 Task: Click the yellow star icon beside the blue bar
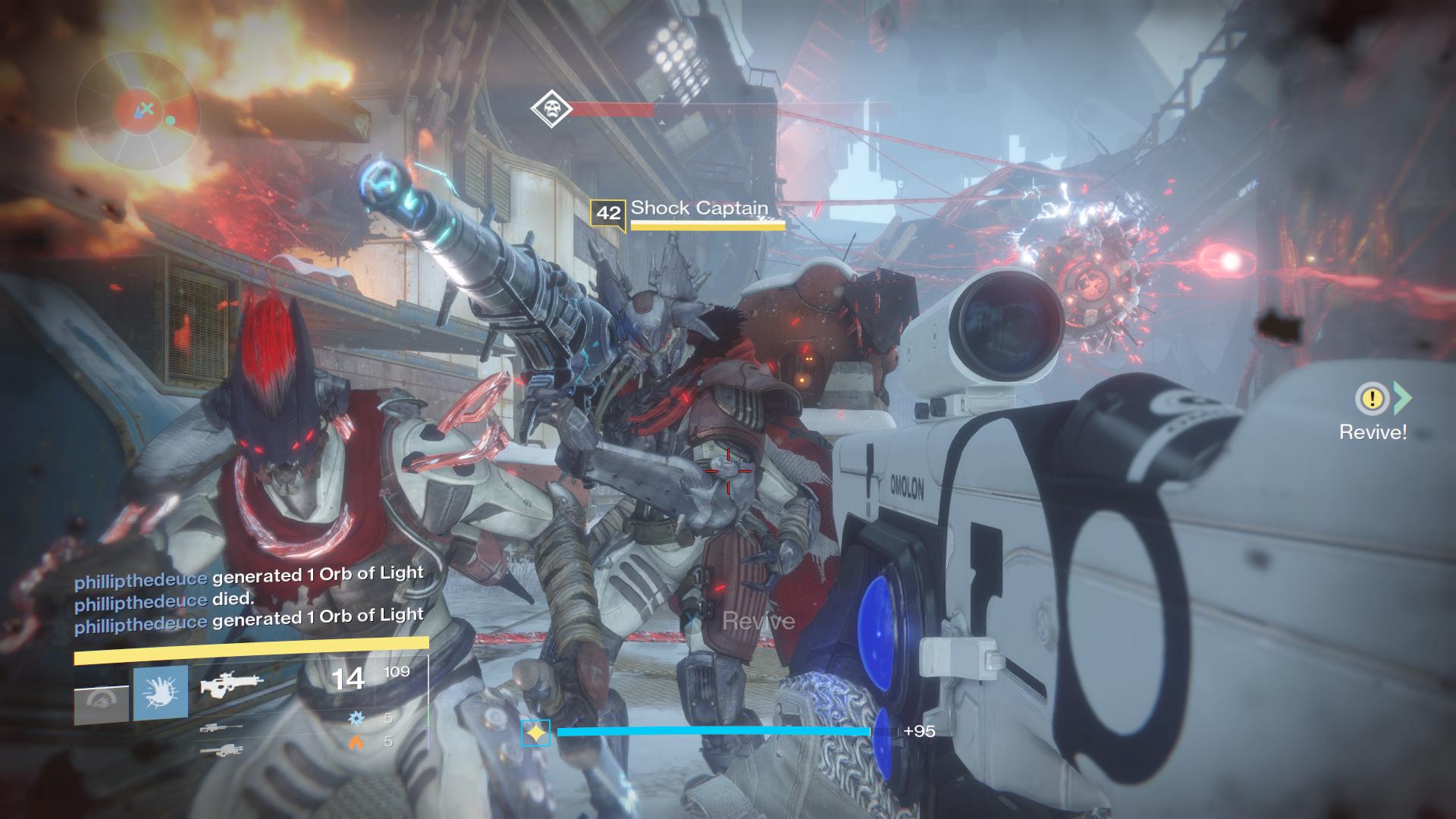tap(535, 733)
